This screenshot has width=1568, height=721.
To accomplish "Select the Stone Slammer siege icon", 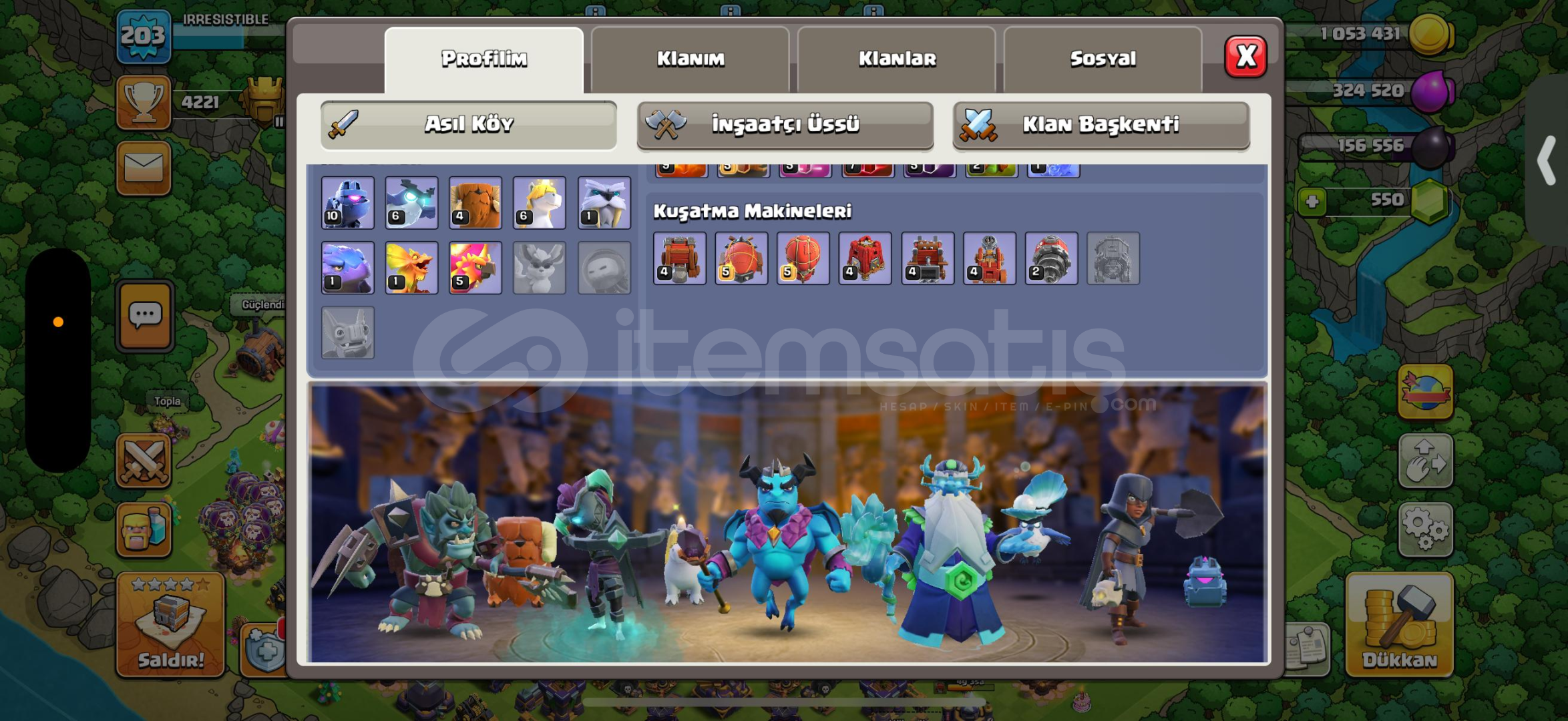I will pos(803,259).
